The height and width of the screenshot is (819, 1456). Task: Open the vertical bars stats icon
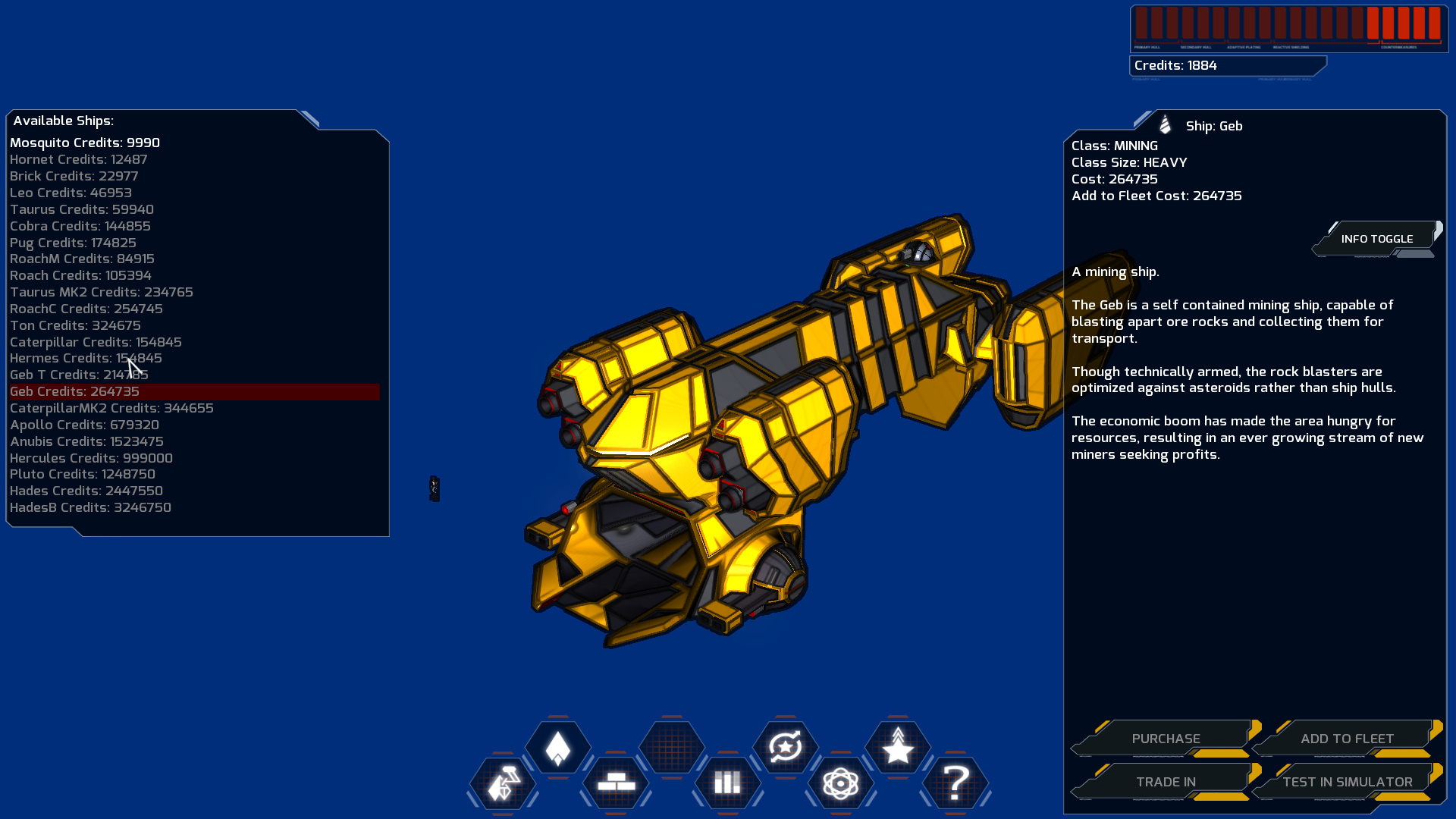(x=727, y=785)
